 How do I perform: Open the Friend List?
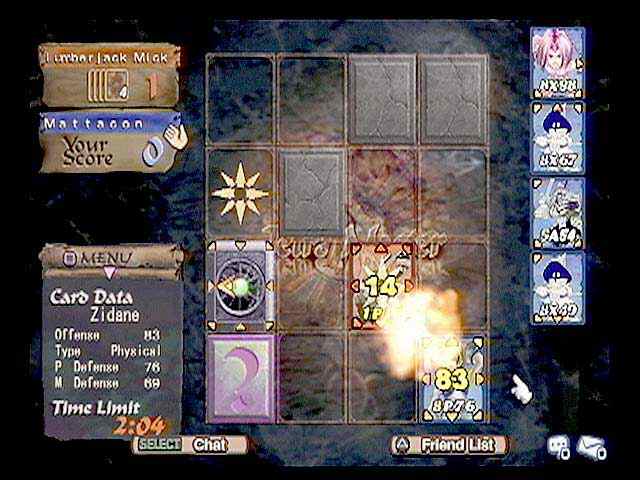448,443
